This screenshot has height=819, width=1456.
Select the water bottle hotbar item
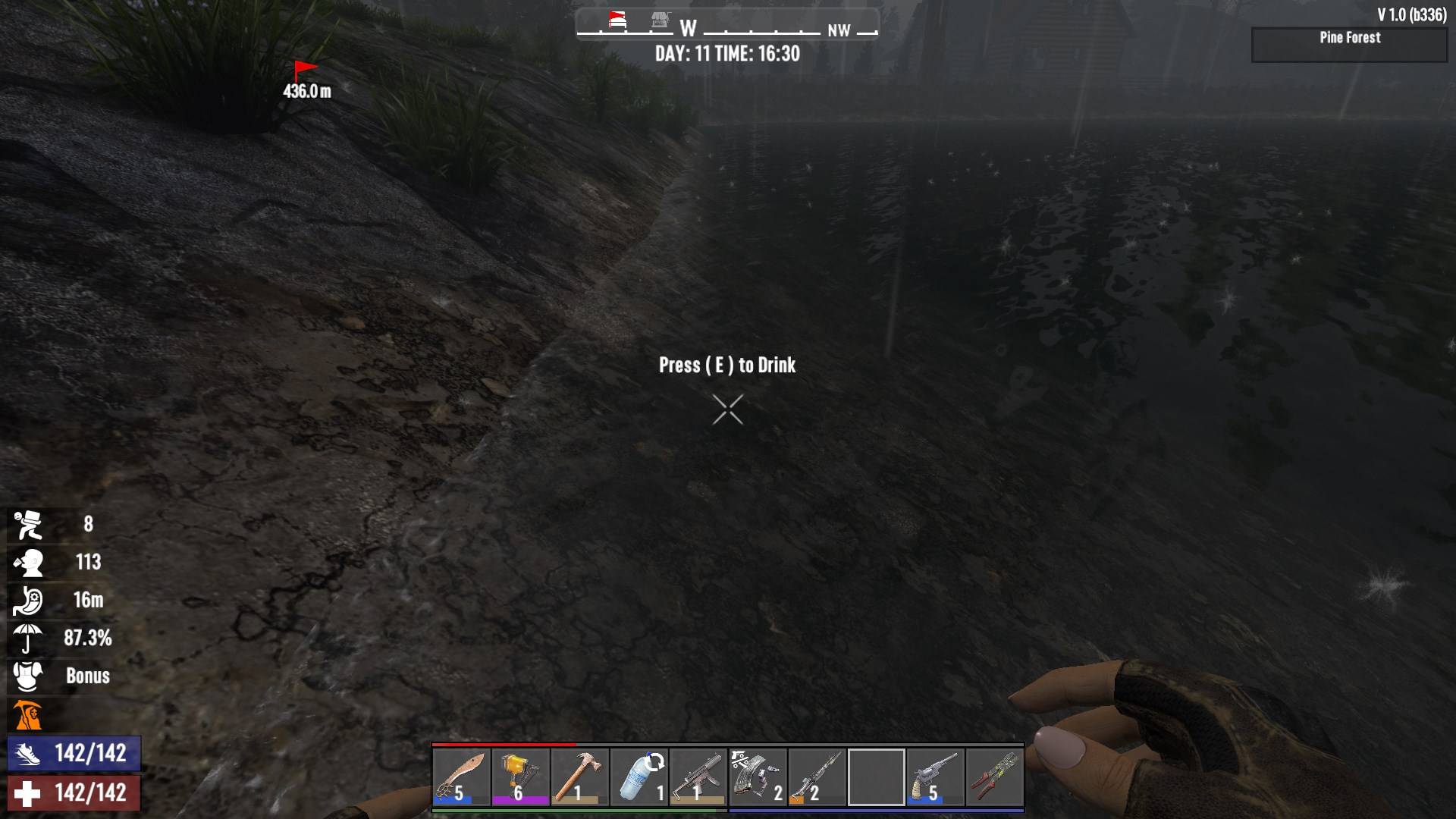coord(639,777)
